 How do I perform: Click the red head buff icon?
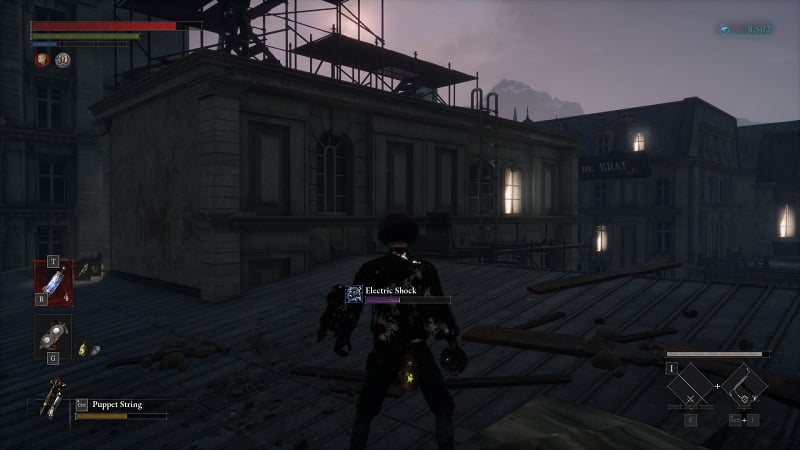(x=43, y=60)
